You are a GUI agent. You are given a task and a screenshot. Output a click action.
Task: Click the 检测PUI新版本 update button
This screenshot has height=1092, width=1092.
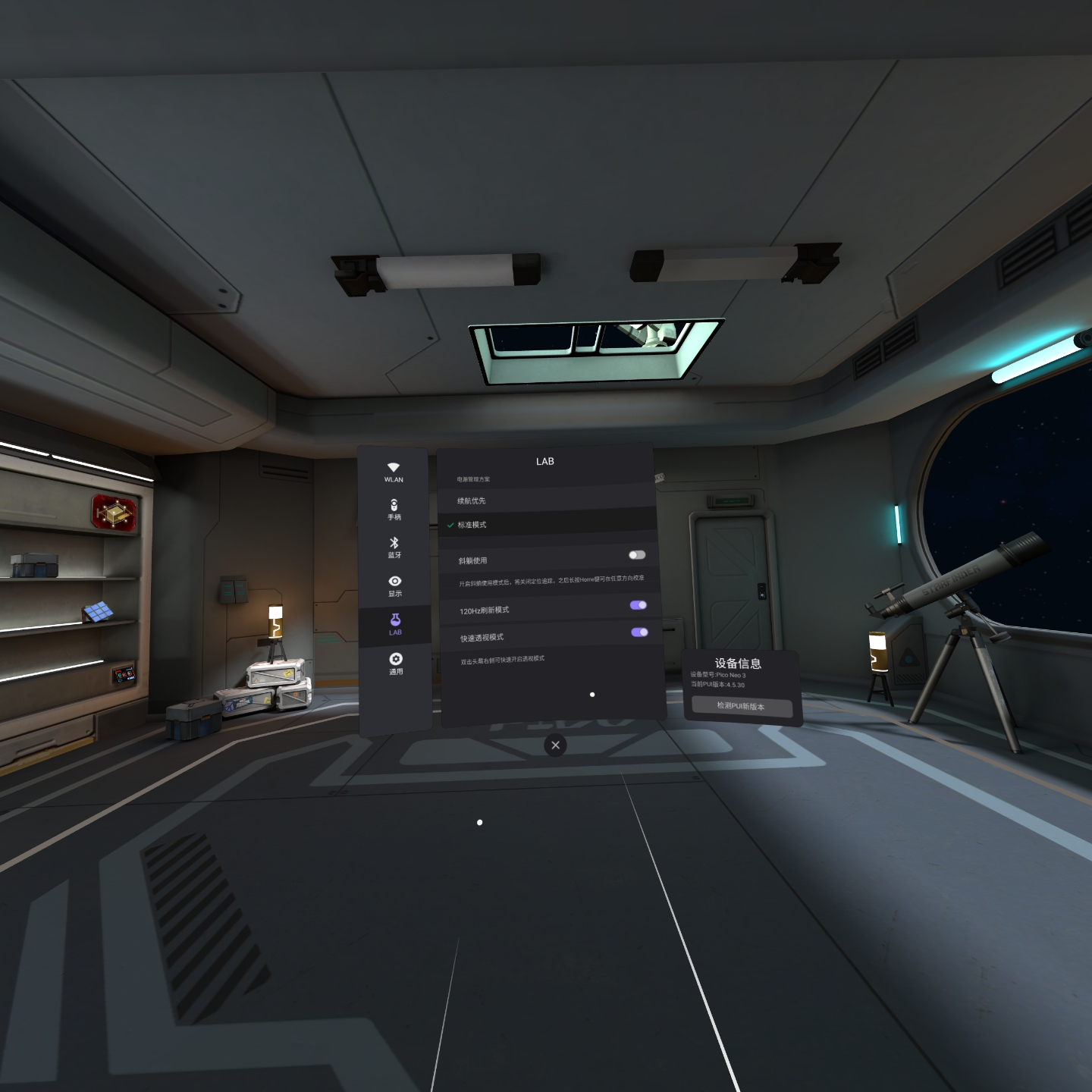tap(742, 706)
